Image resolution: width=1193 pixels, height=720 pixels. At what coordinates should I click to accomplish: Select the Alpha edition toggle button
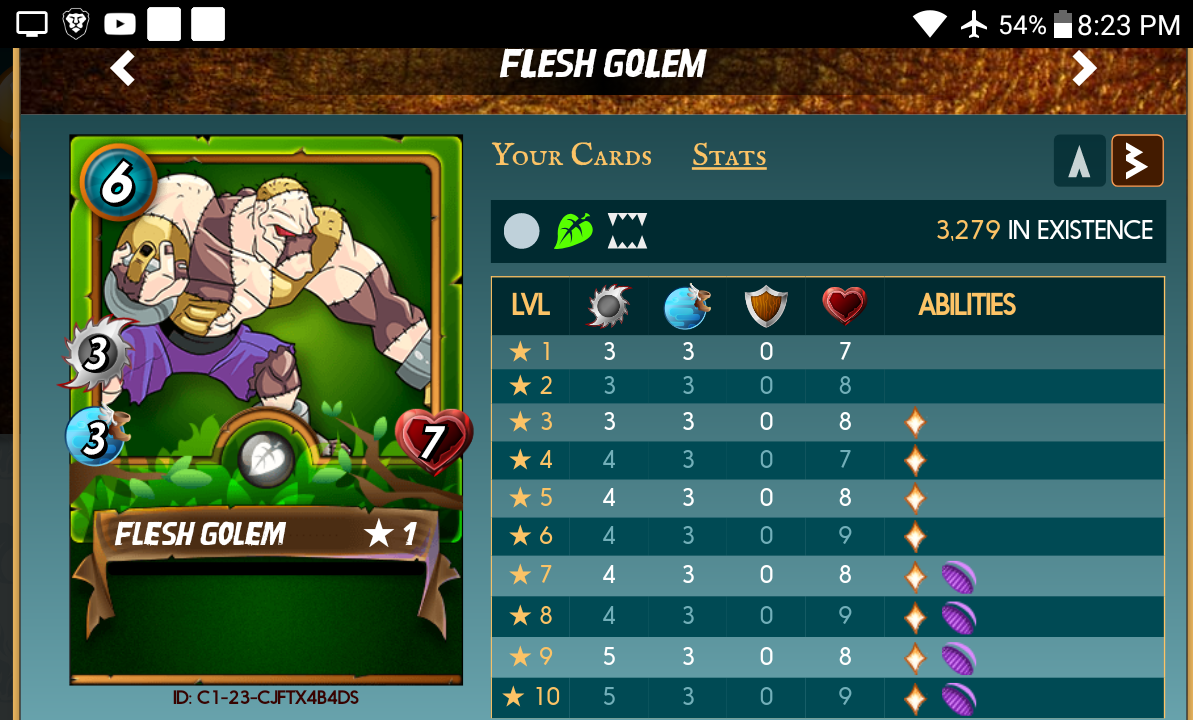[x=1079, y=161]
